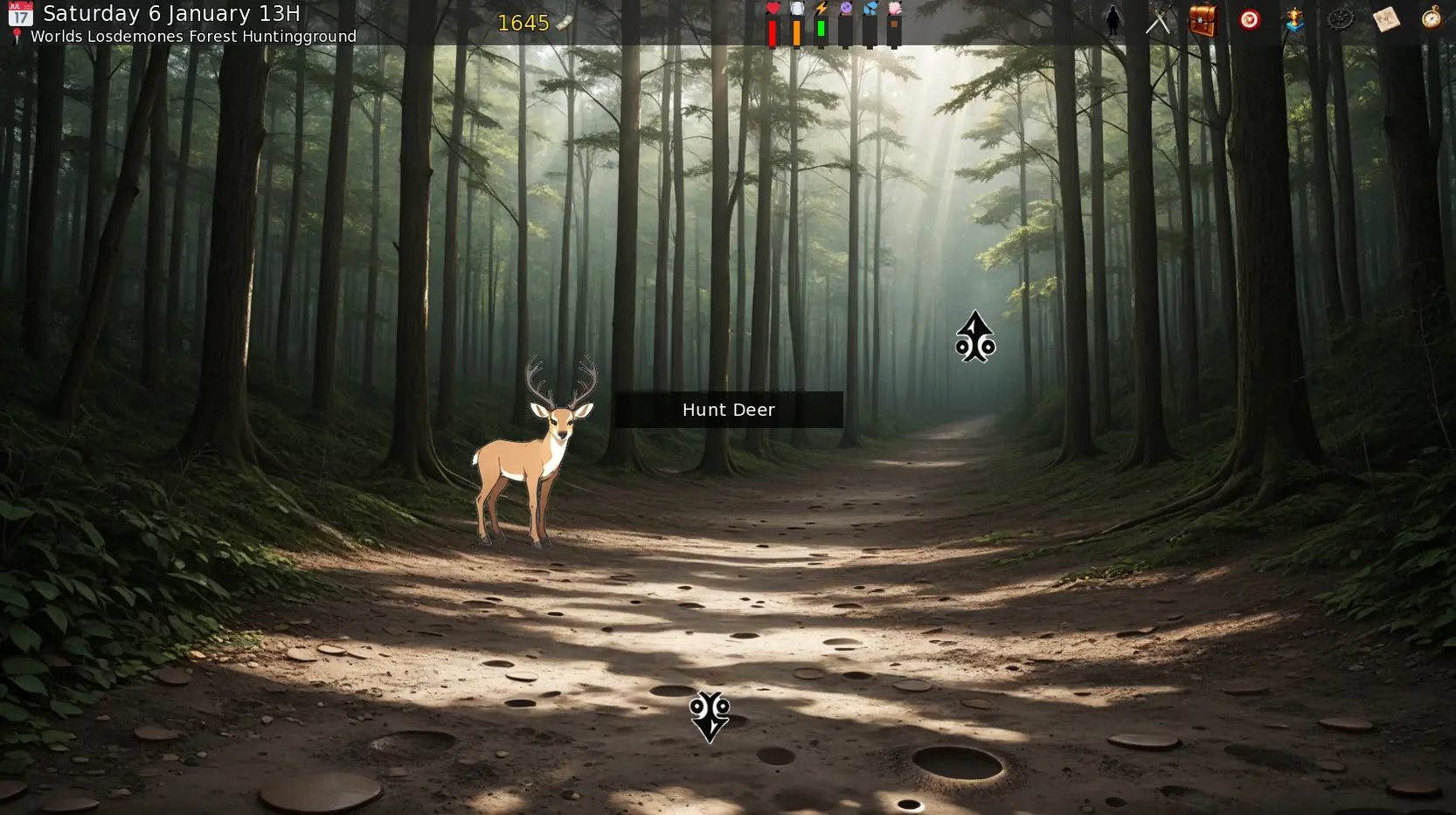Click the Hunt Deer button
This screenshot has height=815, width=1456.
pos(728,410)
